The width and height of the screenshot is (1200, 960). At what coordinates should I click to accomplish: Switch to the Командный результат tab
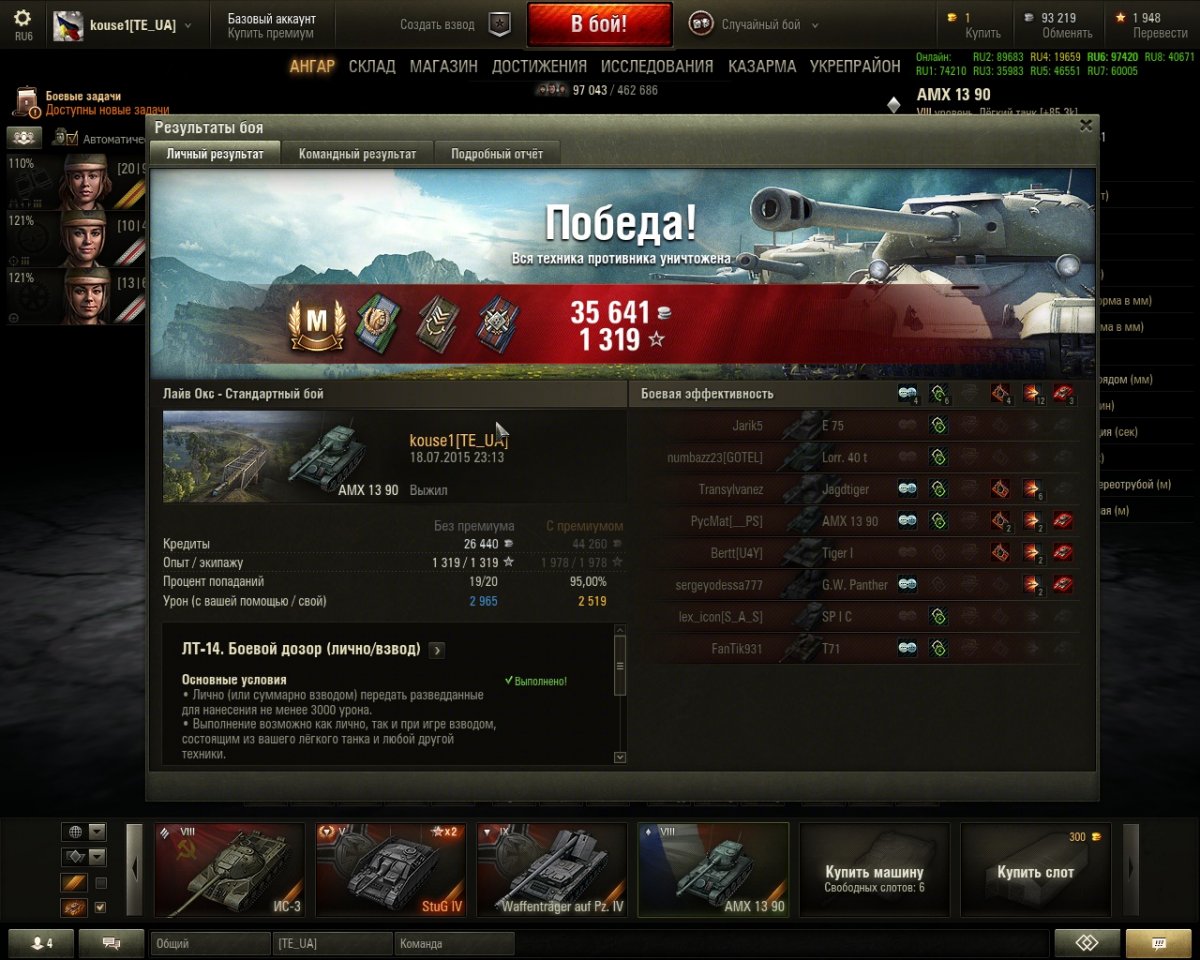pyautogui.click(x=357, y=154)
